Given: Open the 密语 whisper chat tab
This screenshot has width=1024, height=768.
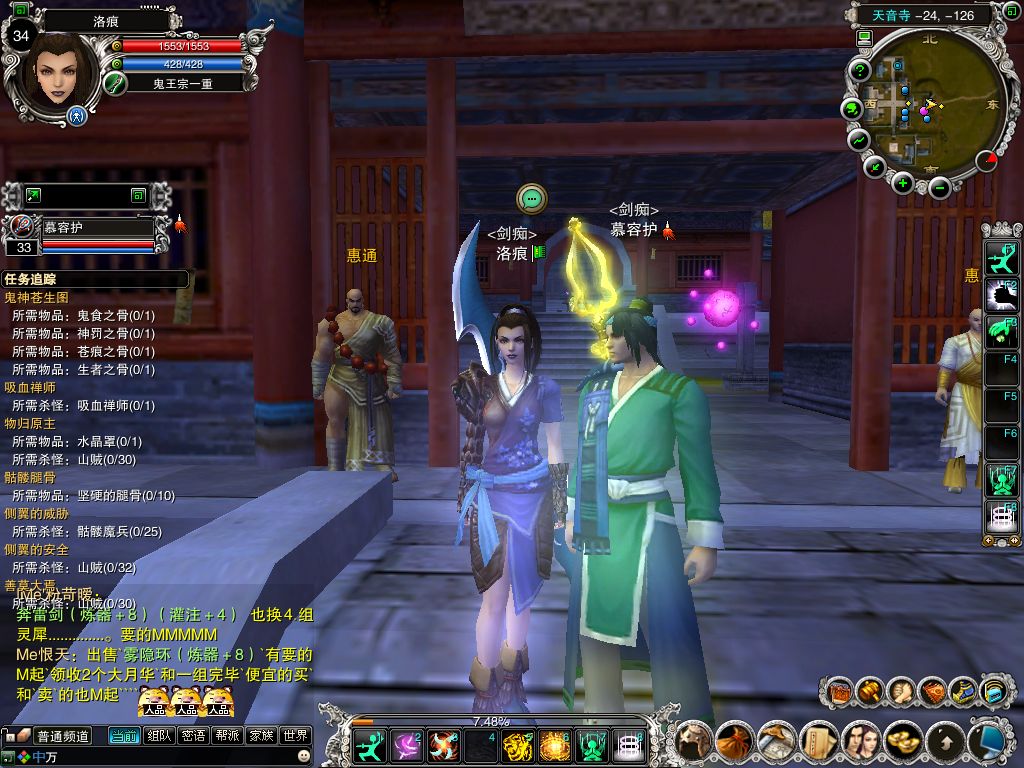Looking at the screenshot, I should [193, 736].
